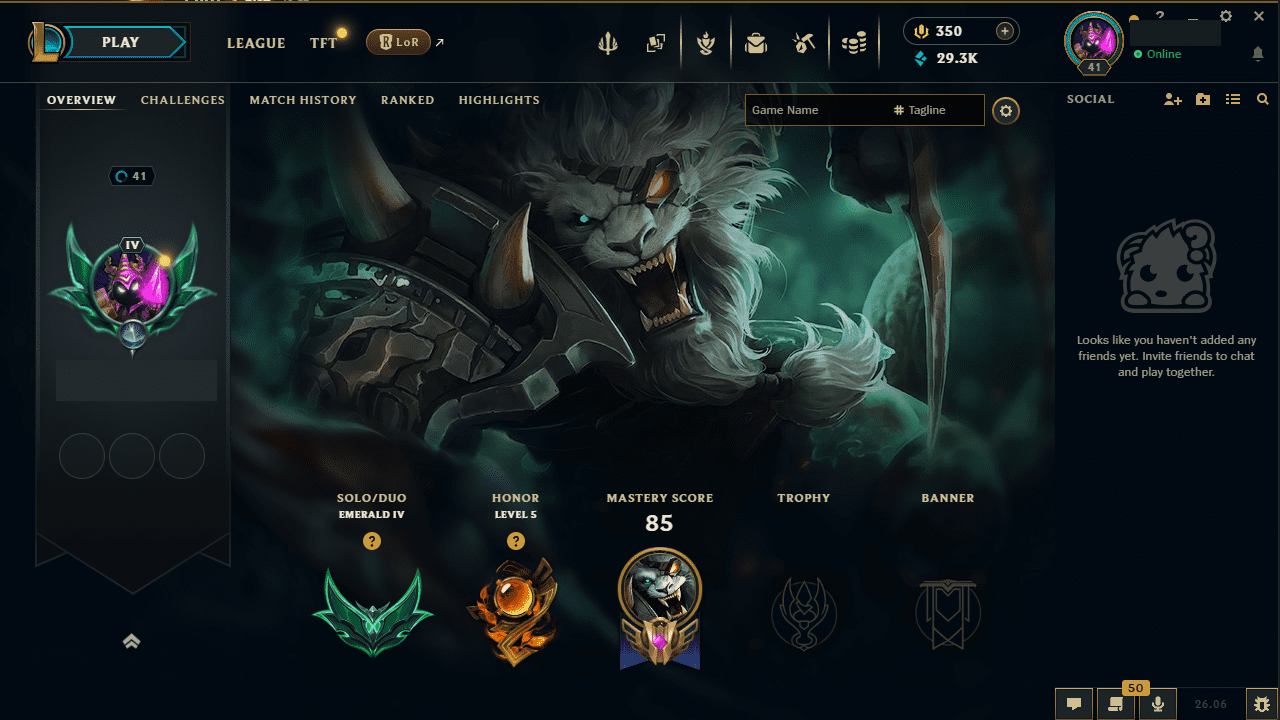
Task: Open client settings with the gear icon
Action: 1225,15
